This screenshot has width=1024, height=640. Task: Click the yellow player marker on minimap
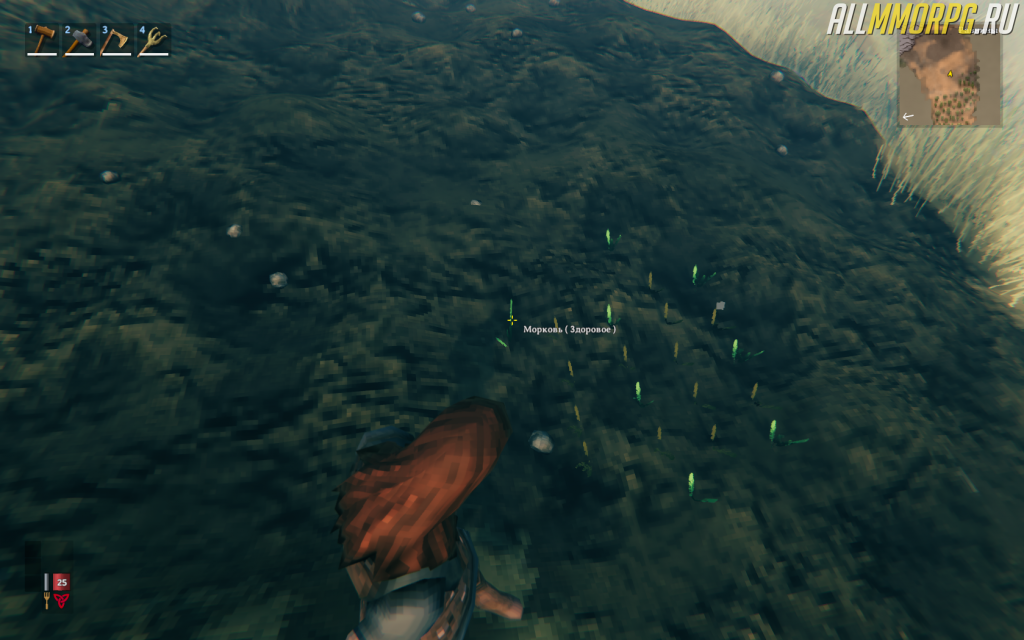(949, 74)
